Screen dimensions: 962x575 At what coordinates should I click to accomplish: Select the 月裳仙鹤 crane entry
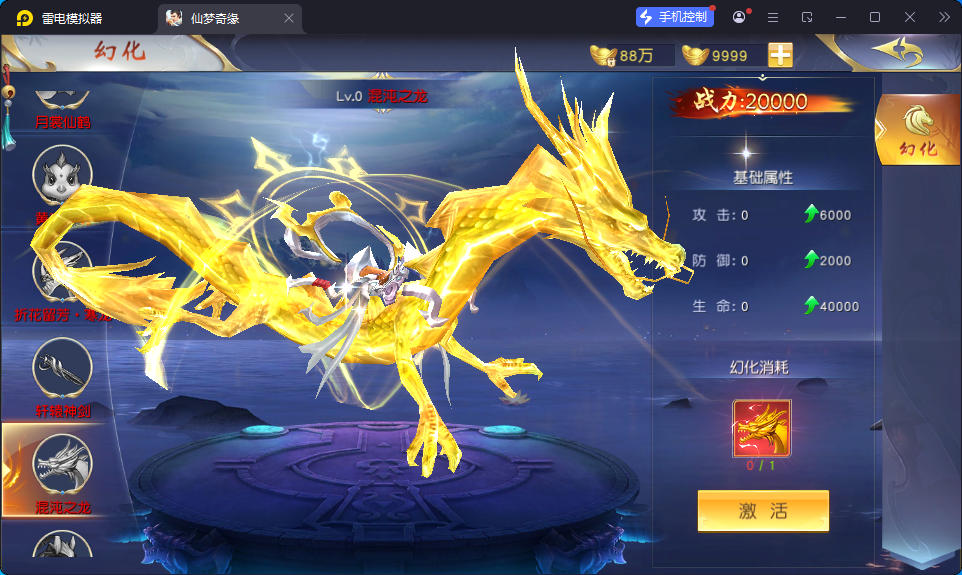tap(62, 103)
